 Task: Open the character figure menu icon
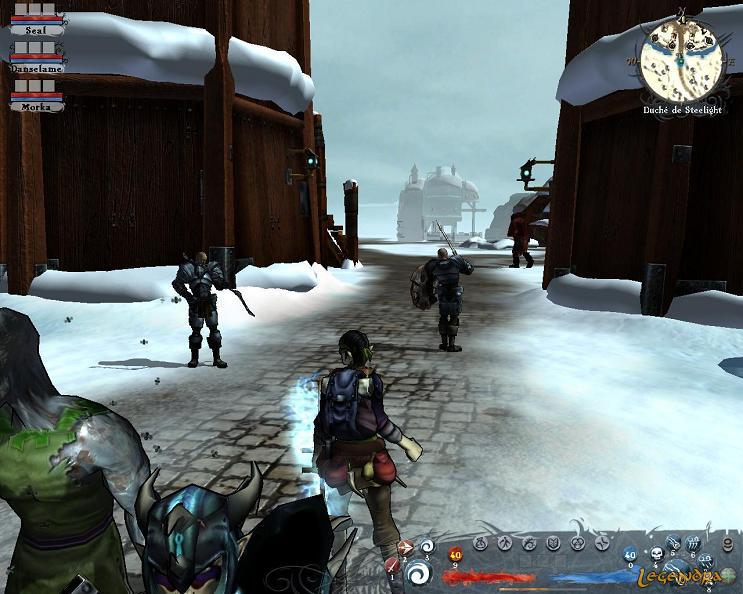504,543
